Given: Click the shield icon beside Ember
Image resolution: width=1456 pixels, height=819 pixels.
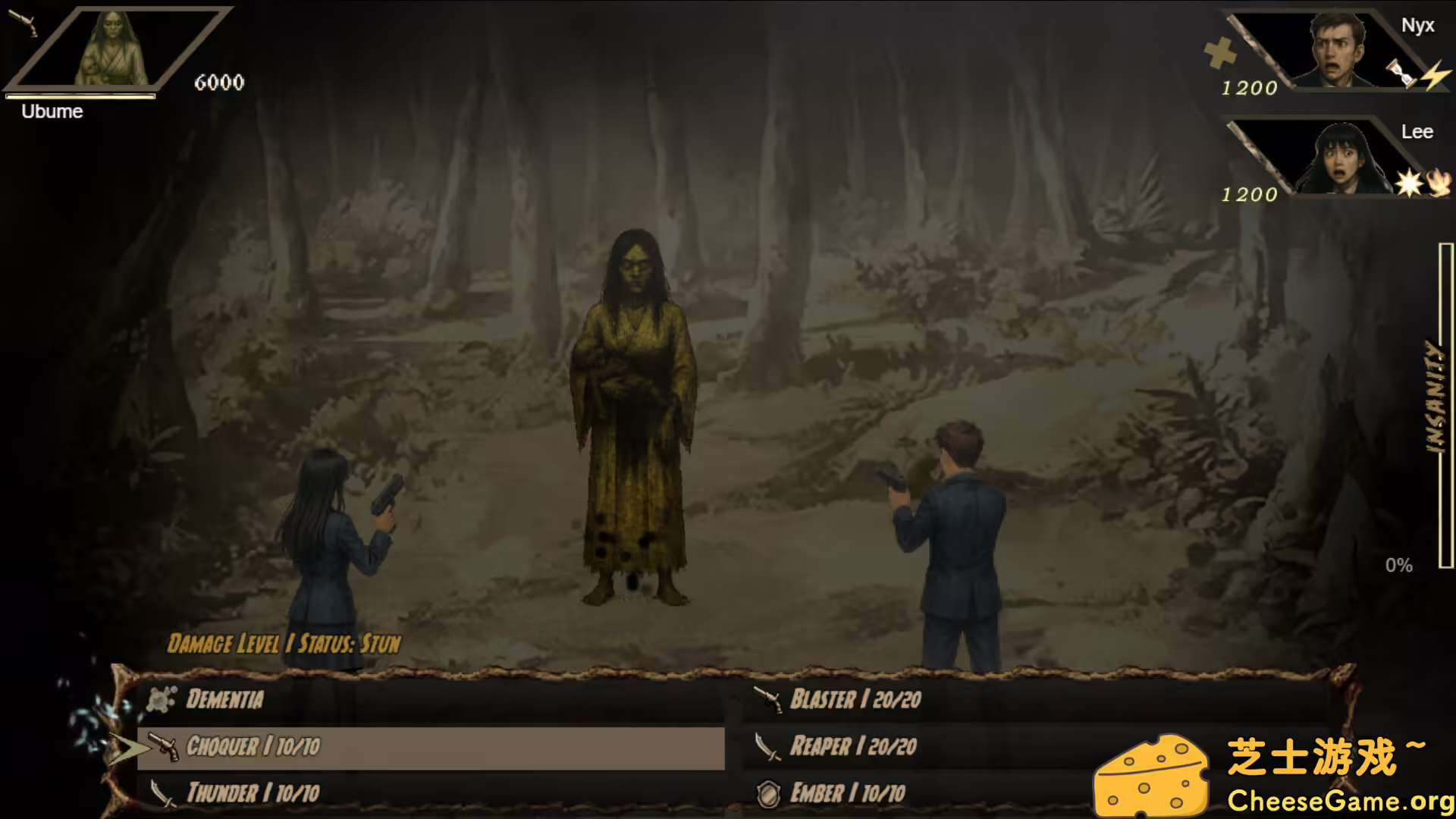Looking at the screenshot, I should (770, 793).
